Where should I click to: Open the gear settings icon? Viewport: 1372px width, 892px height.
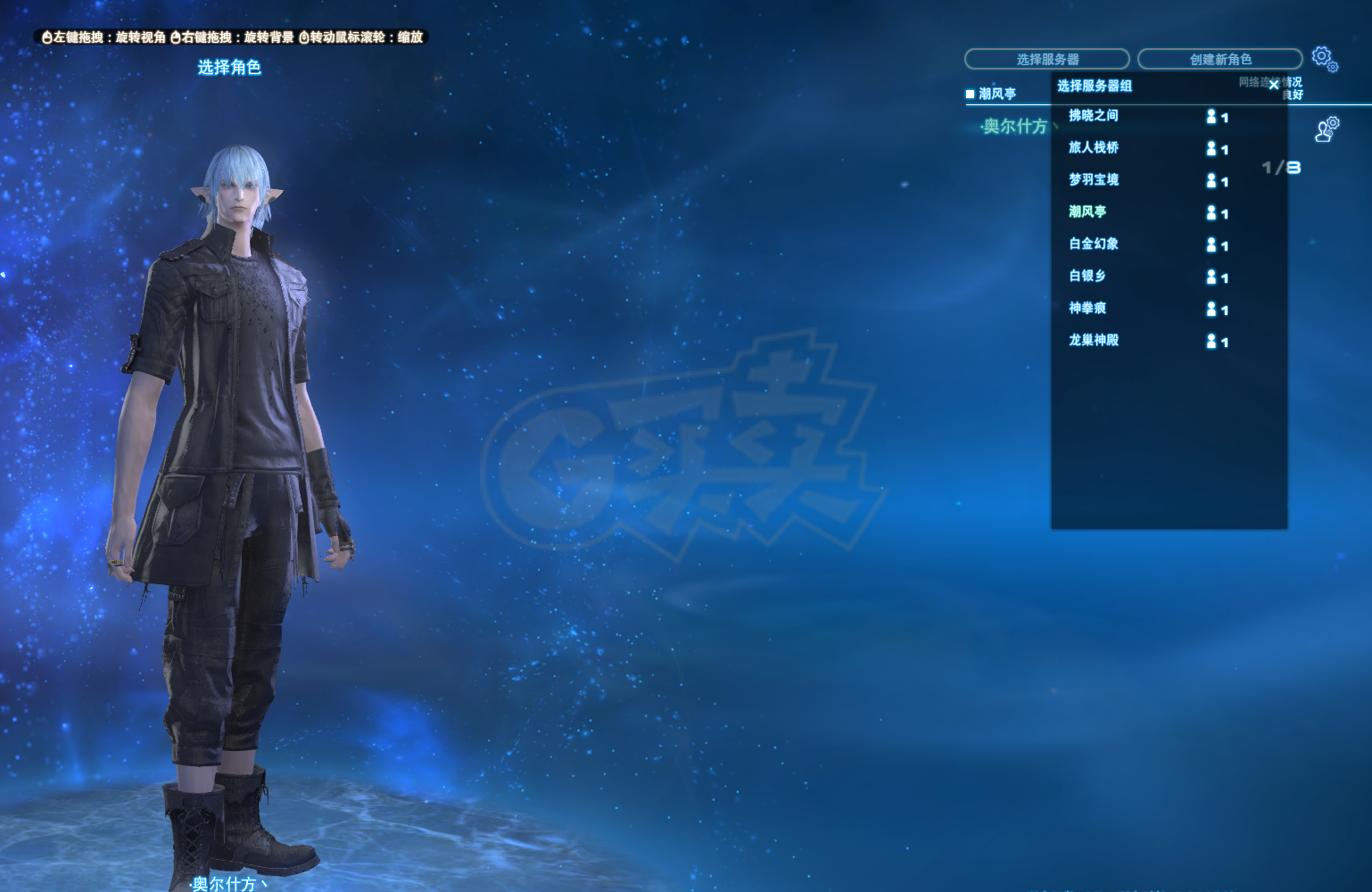[1323, 58]
